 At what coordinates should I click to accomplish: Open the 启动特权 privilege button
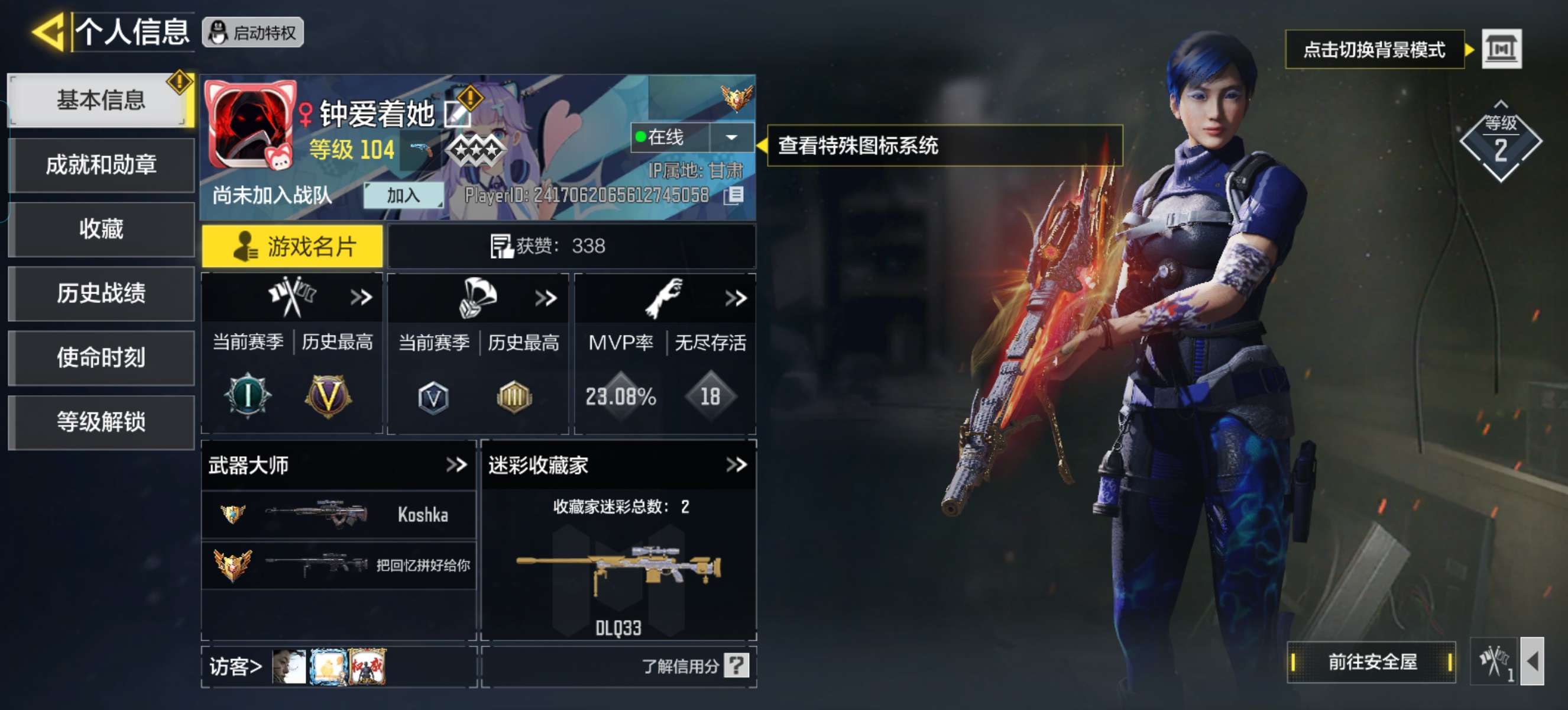point(253,33)
